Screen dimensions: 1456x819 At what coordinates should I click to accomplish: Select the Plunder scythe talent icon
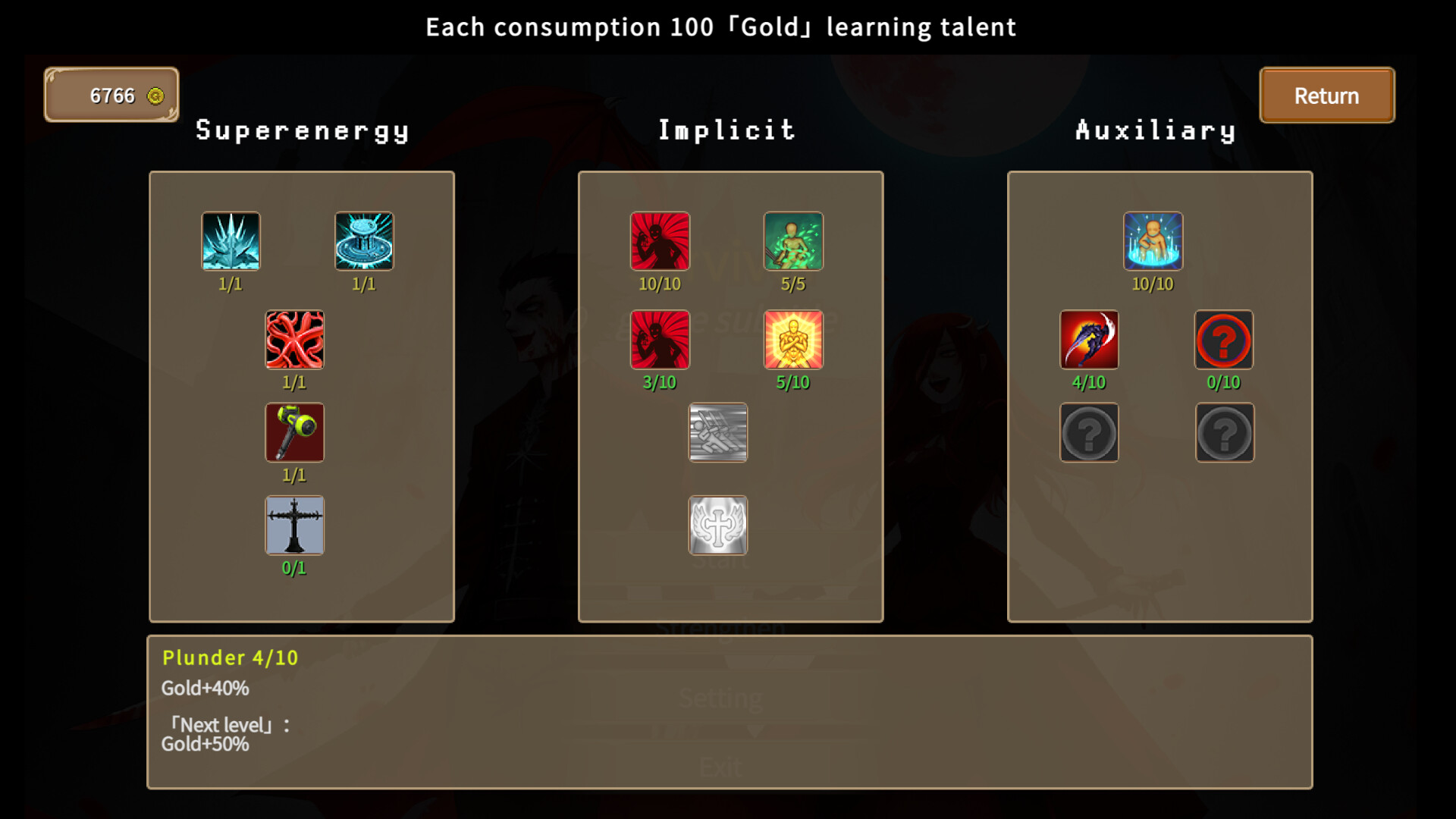click(x=1090, y=340)
